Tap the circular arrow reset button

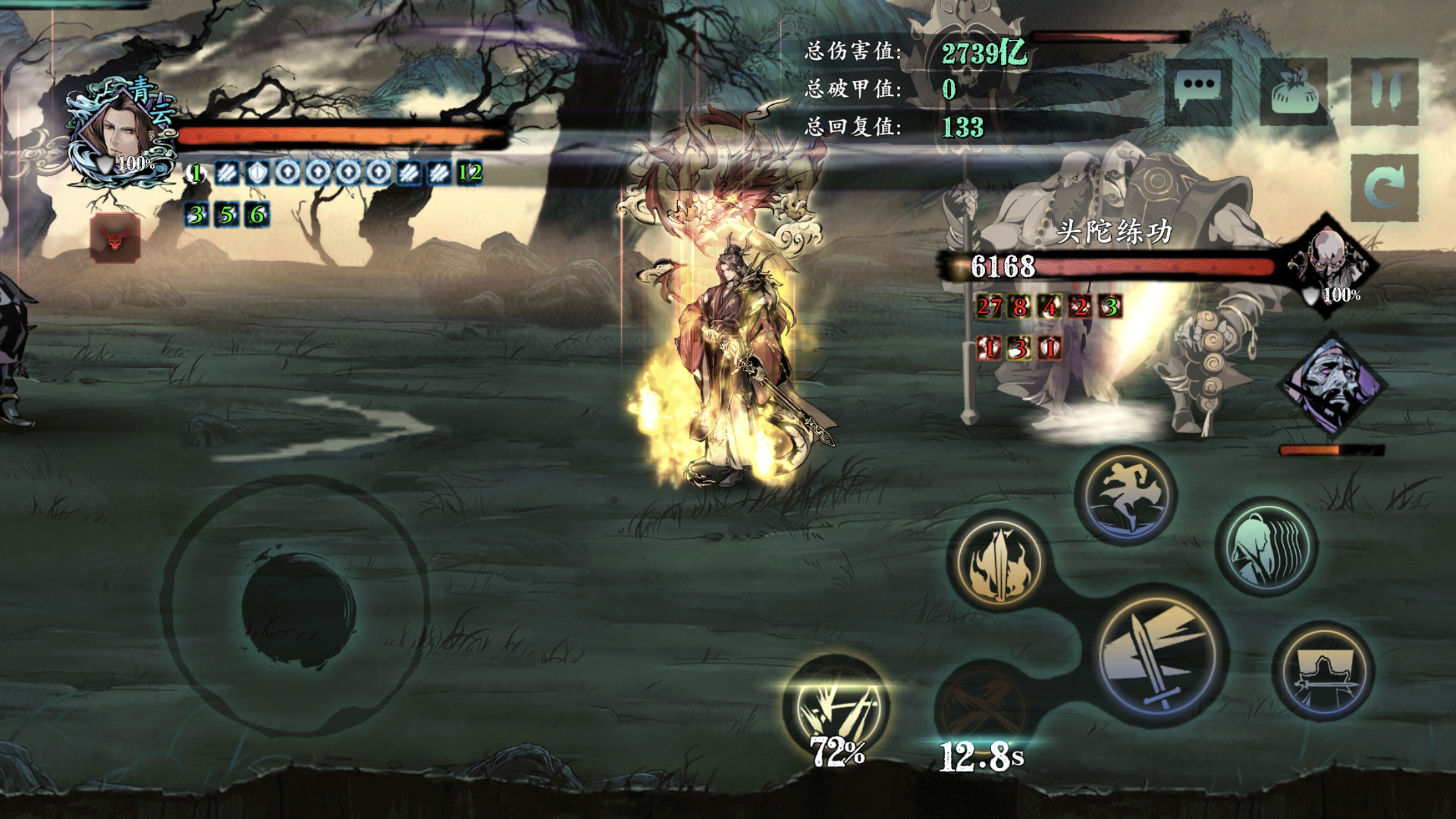point(1384,187)
